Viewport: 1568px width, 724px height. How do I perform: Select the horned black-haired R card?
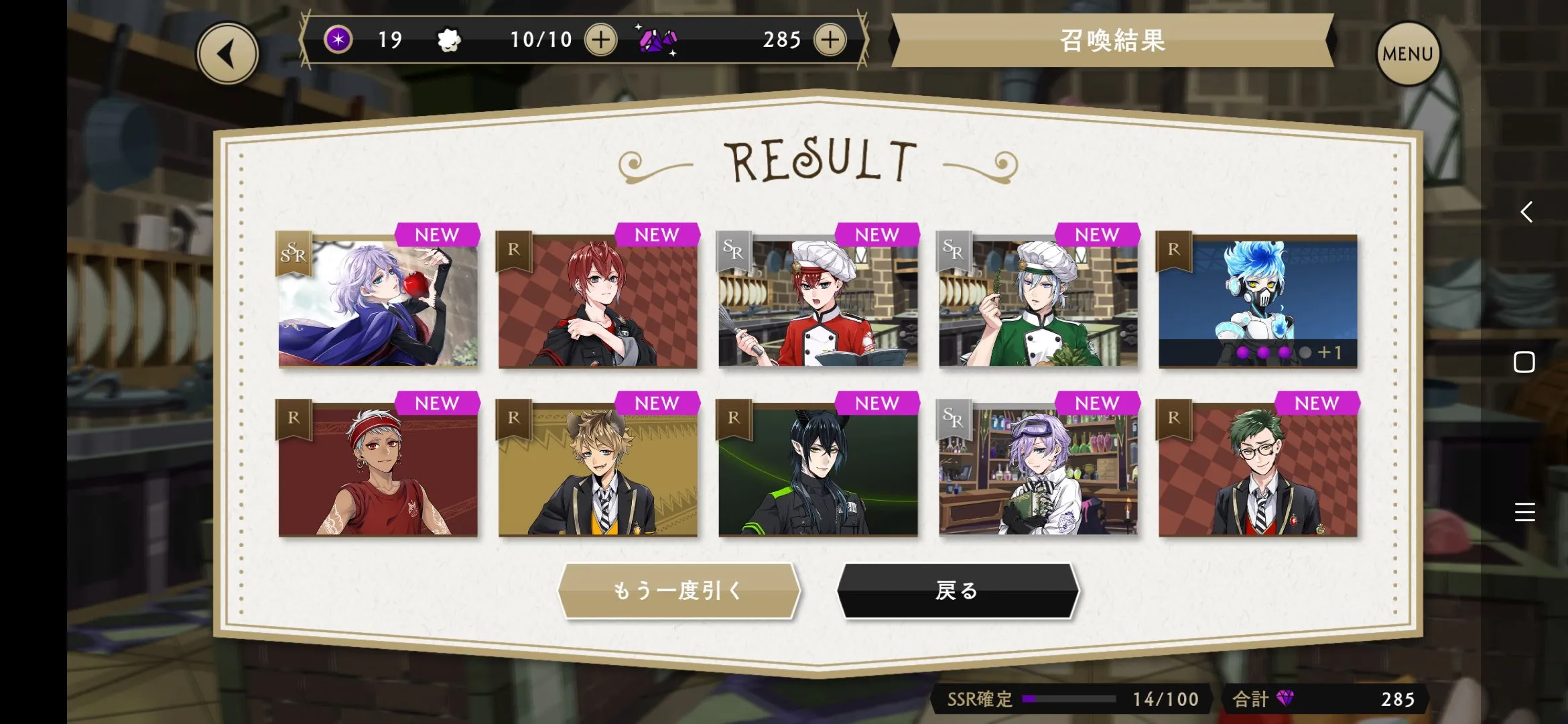coord(818,469)
